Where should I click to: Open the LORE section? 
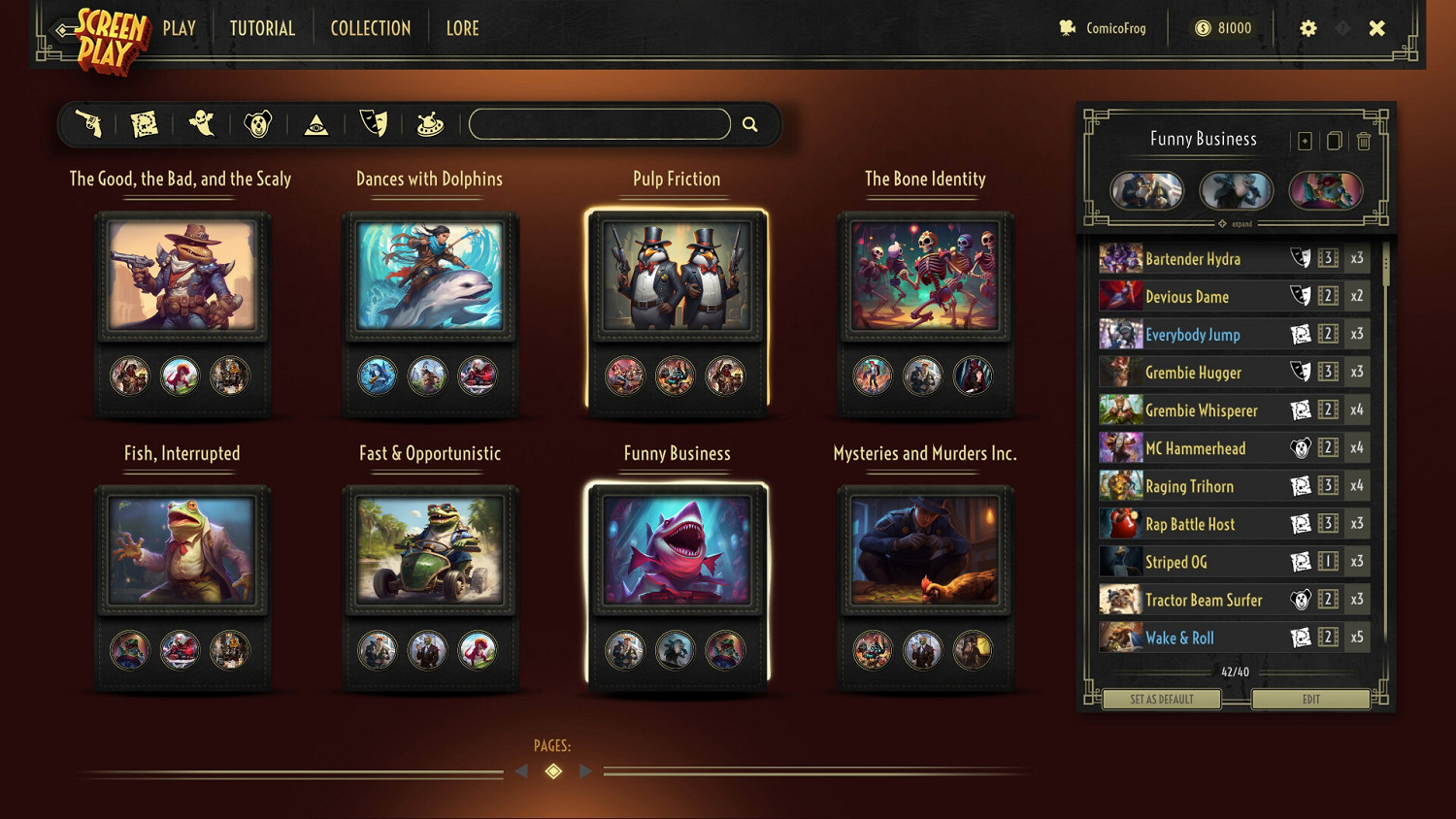(x=462, y=28)
